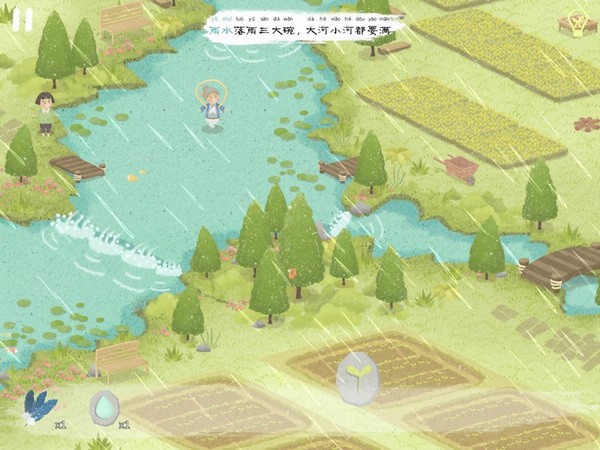Select the blue feather item
Screen dimensions: 600x450
(x=38, y=407)
